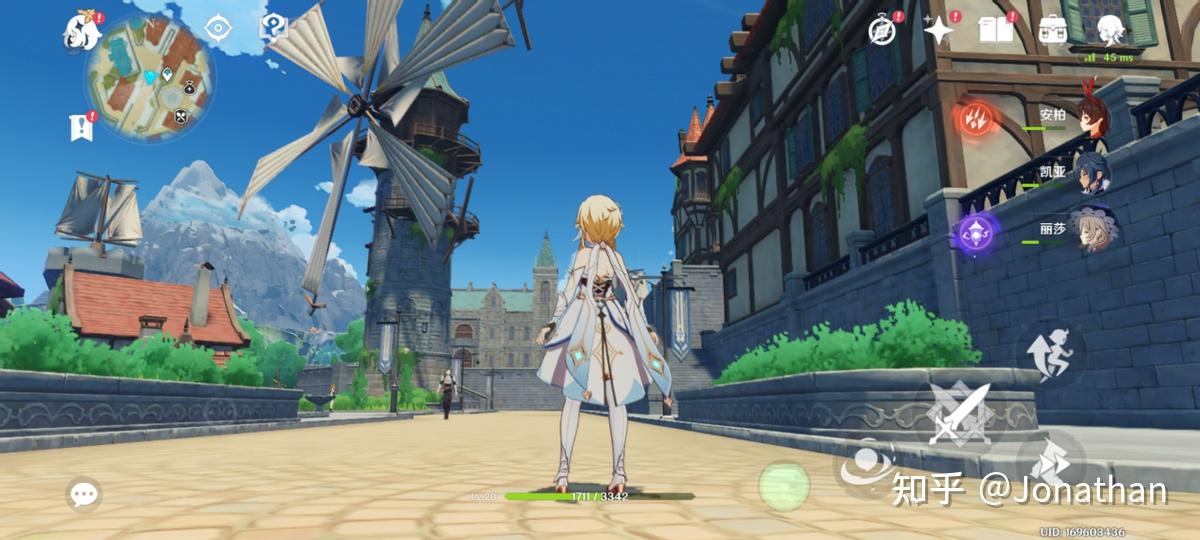Open the minimap
1200x540 pixels.
tap(148, 78)
